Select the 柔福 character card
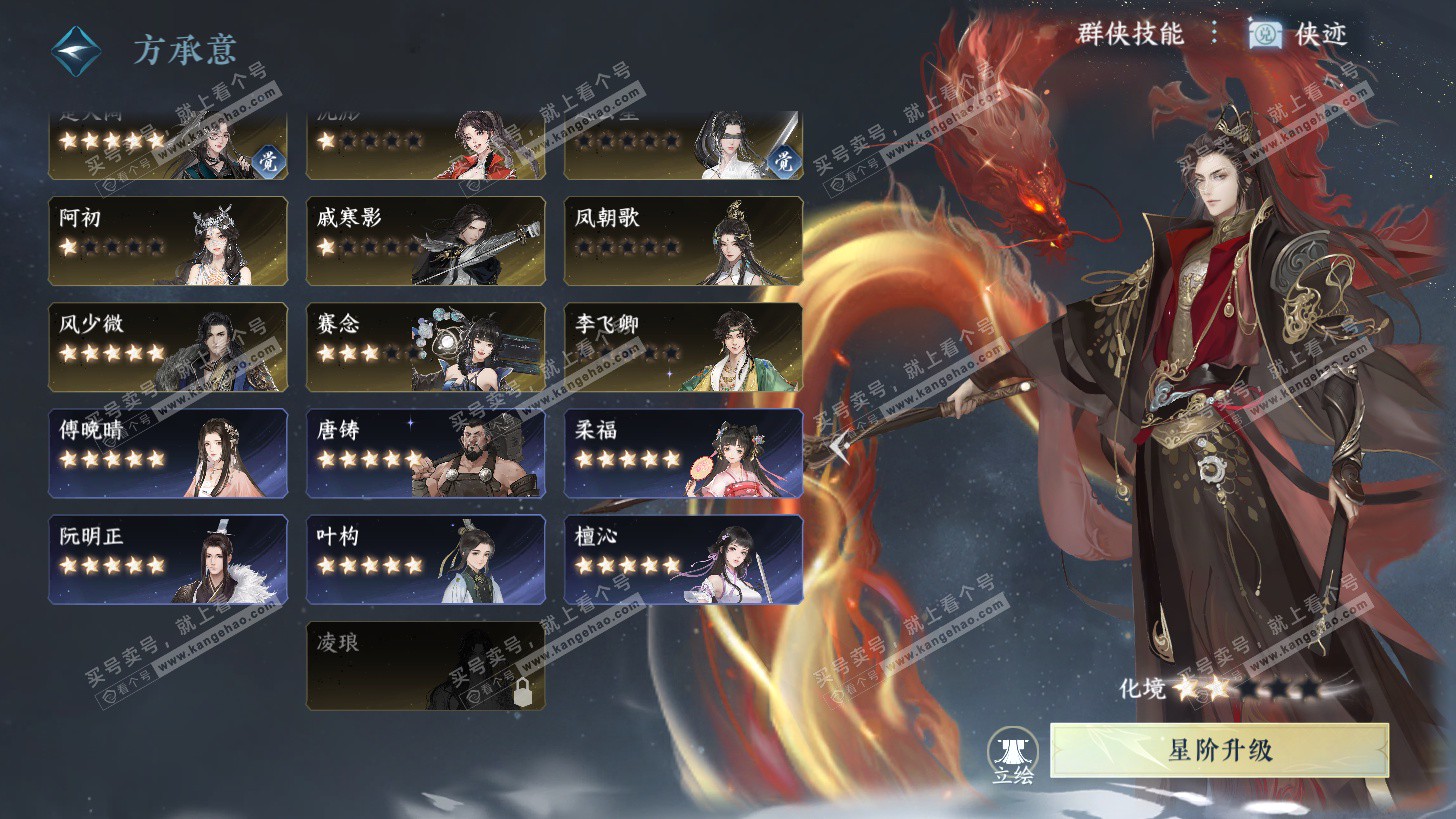 click(683, 453)
